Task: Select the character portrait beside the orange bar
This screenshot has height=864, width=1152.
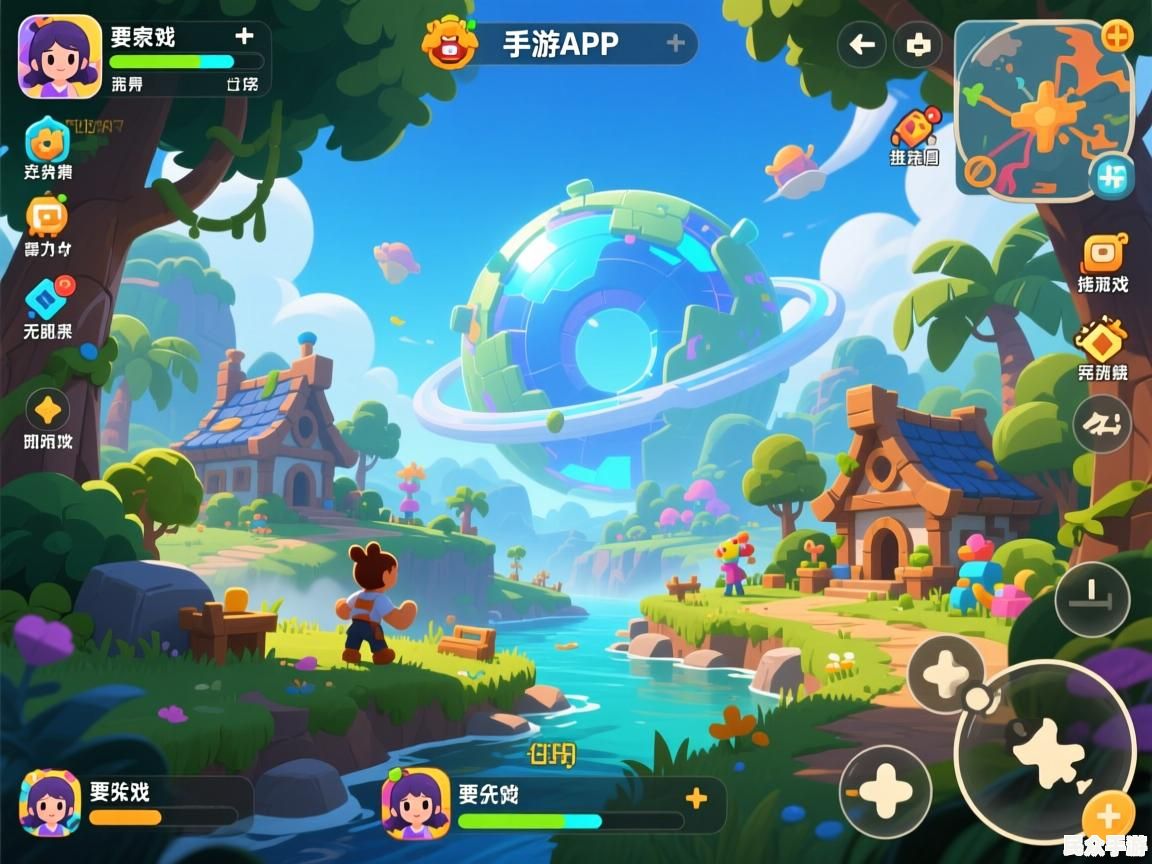Action: (x=50, y=802)
